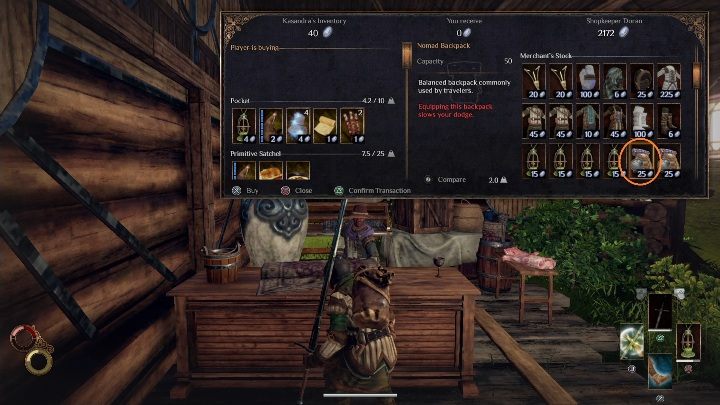The height and width of the screenshot is (405, 720).
Task: Select the glowing white item priced 4 coins
Action: point(297,122)
